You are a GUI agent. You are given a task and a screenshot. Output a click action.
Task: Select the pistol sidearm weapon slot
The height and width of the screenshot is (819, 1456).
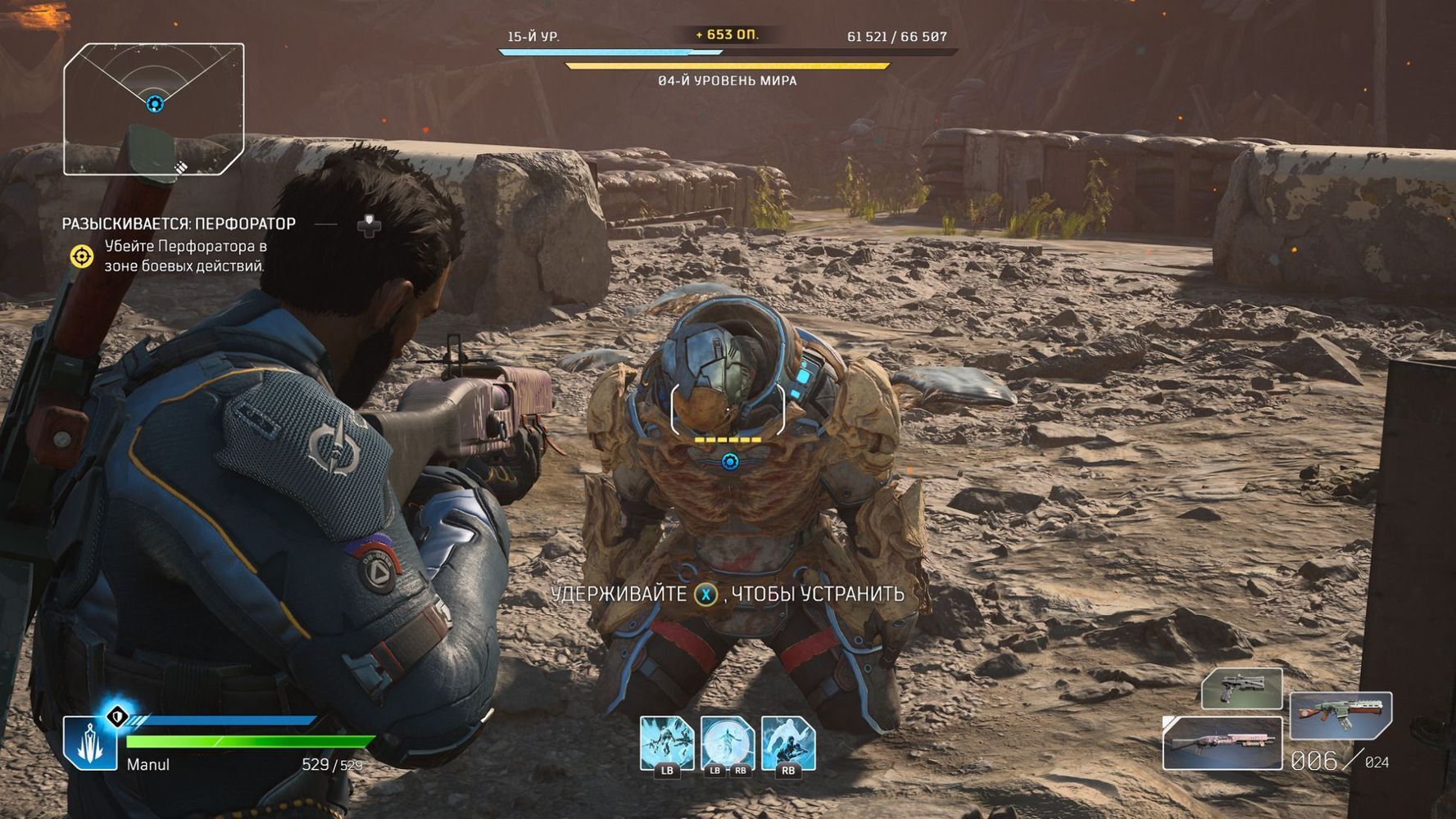coord(1241,688)
